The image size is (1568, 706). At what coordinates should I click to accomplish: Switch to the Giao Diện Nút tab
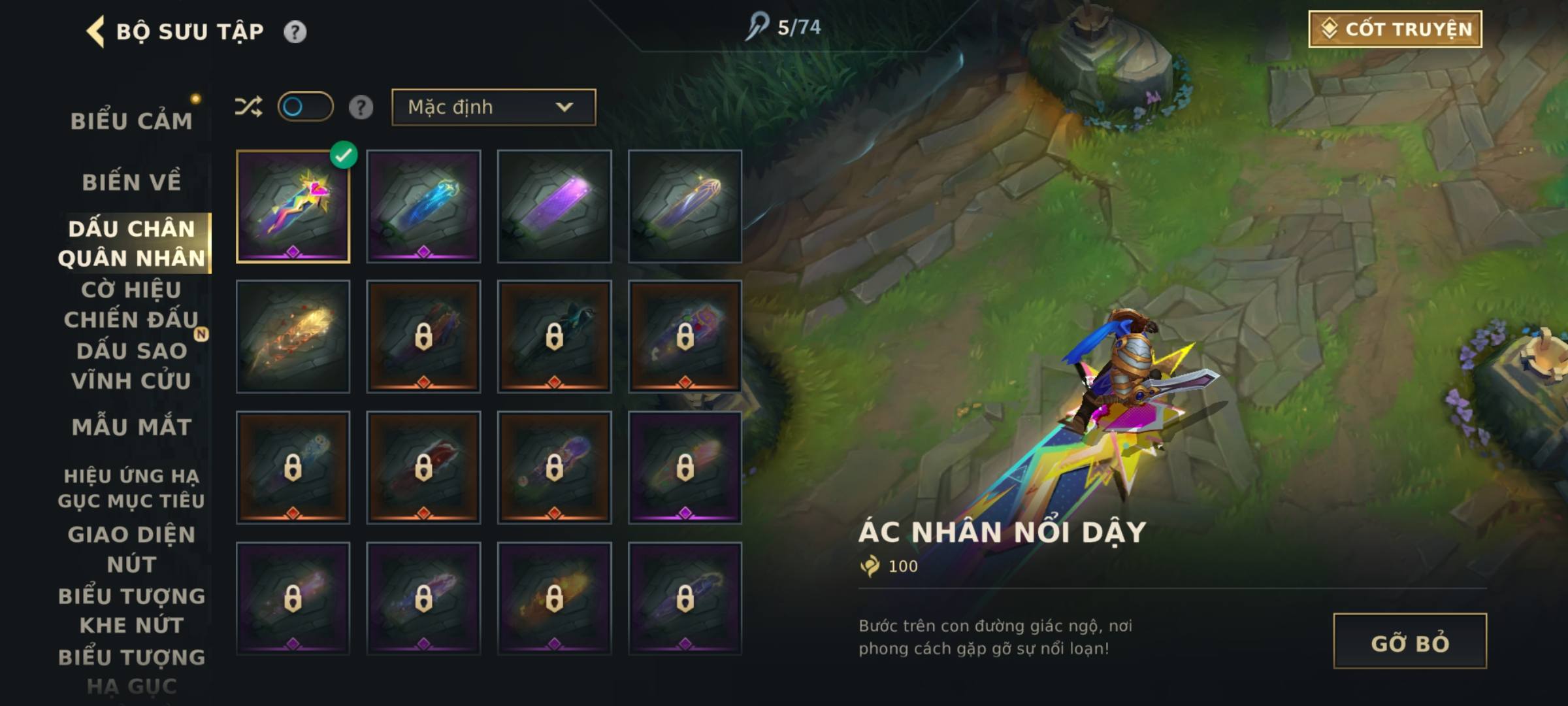tap(131, 549)
